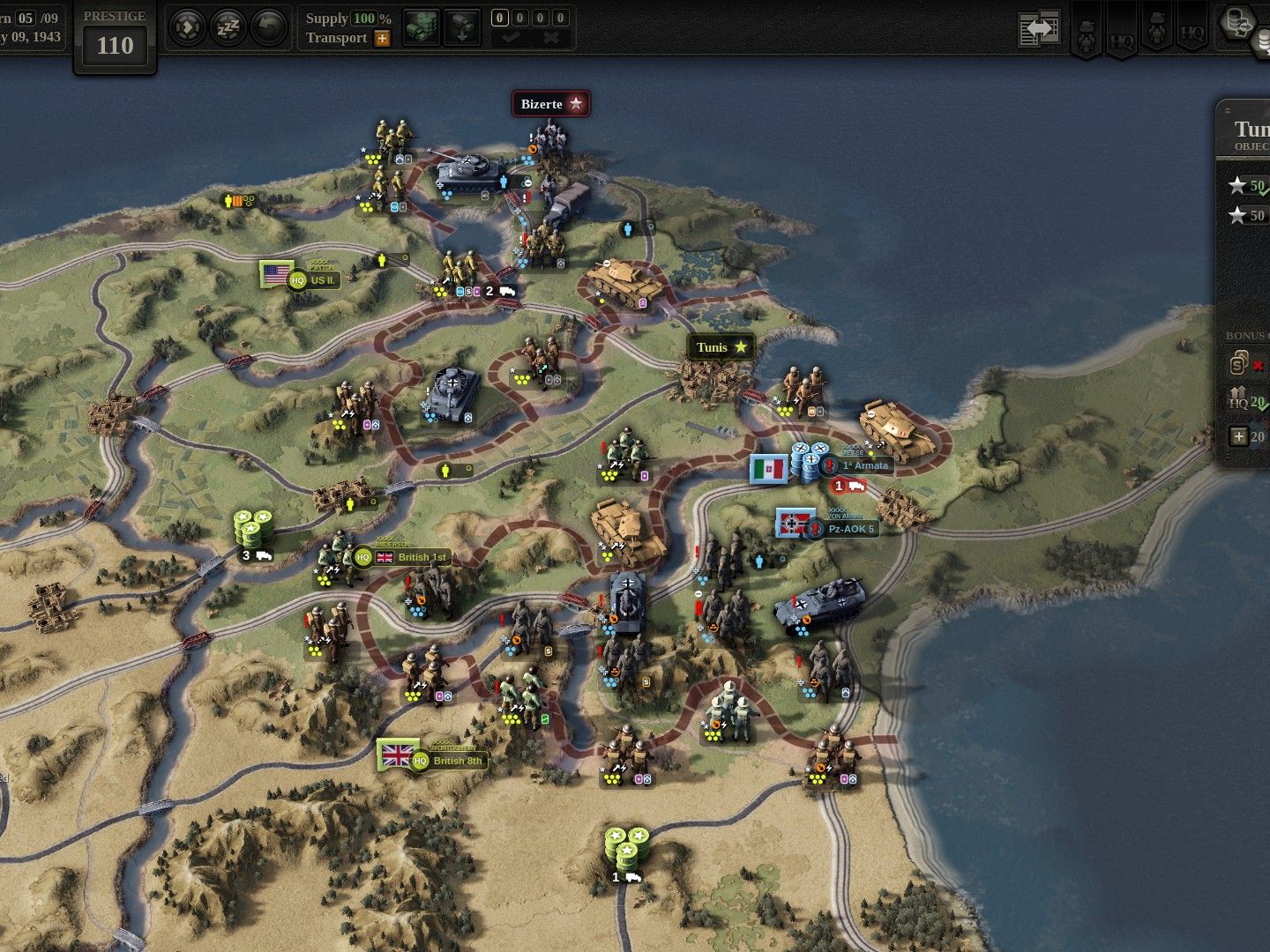Click the plus bonus icon at panel bottom
This screenshot has width=1270, height=952.
1238,435
